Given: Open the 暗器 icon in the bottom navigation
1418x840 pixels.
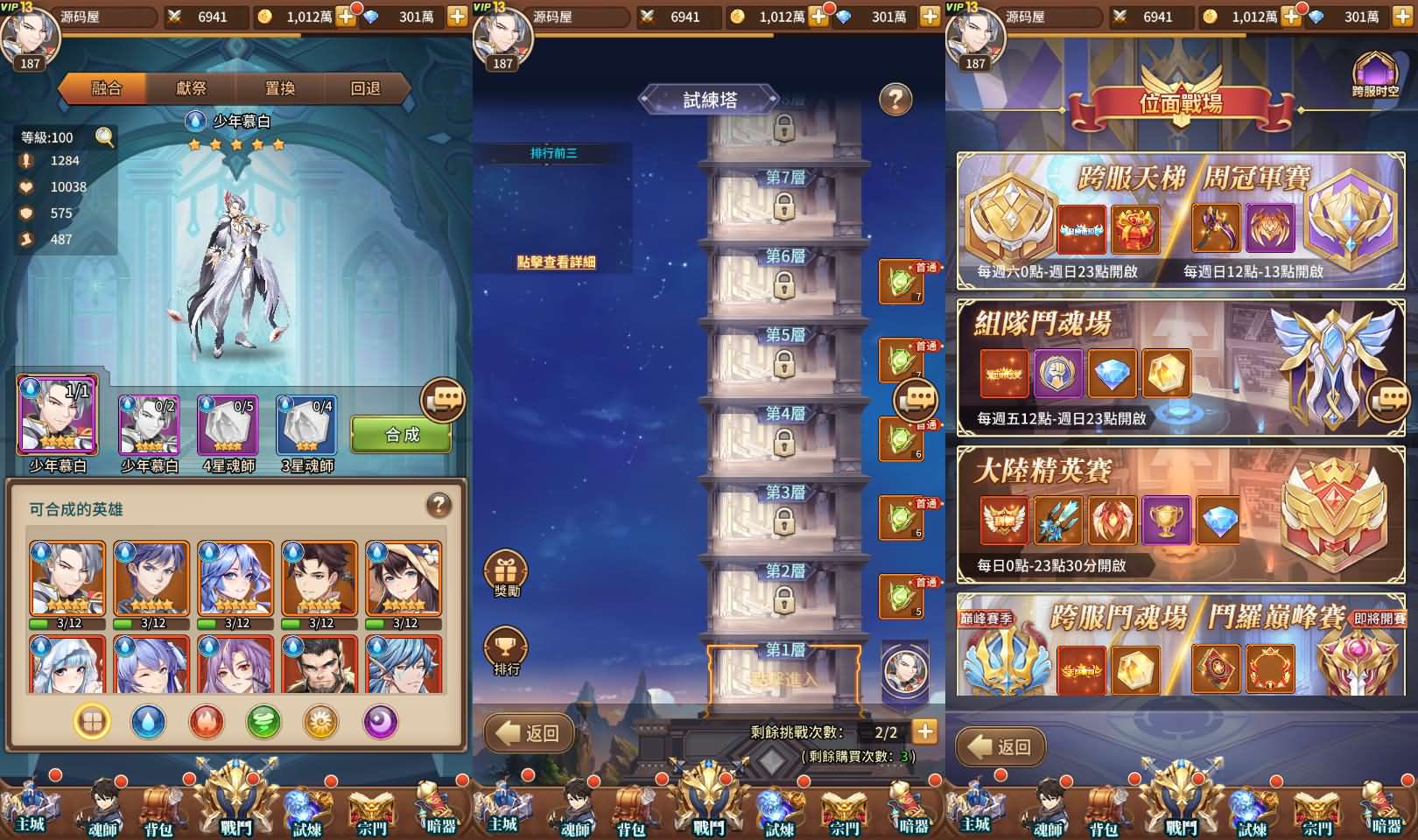Looking at the screenshot, I should 437,809.
